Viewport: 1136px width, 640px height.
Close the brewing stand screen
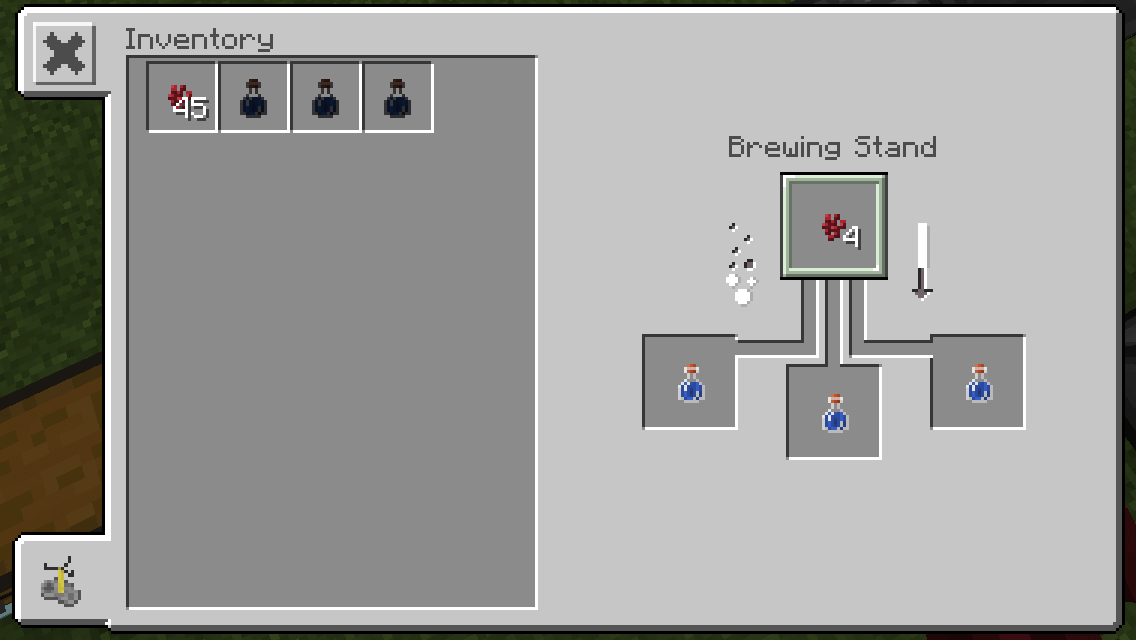65,54
